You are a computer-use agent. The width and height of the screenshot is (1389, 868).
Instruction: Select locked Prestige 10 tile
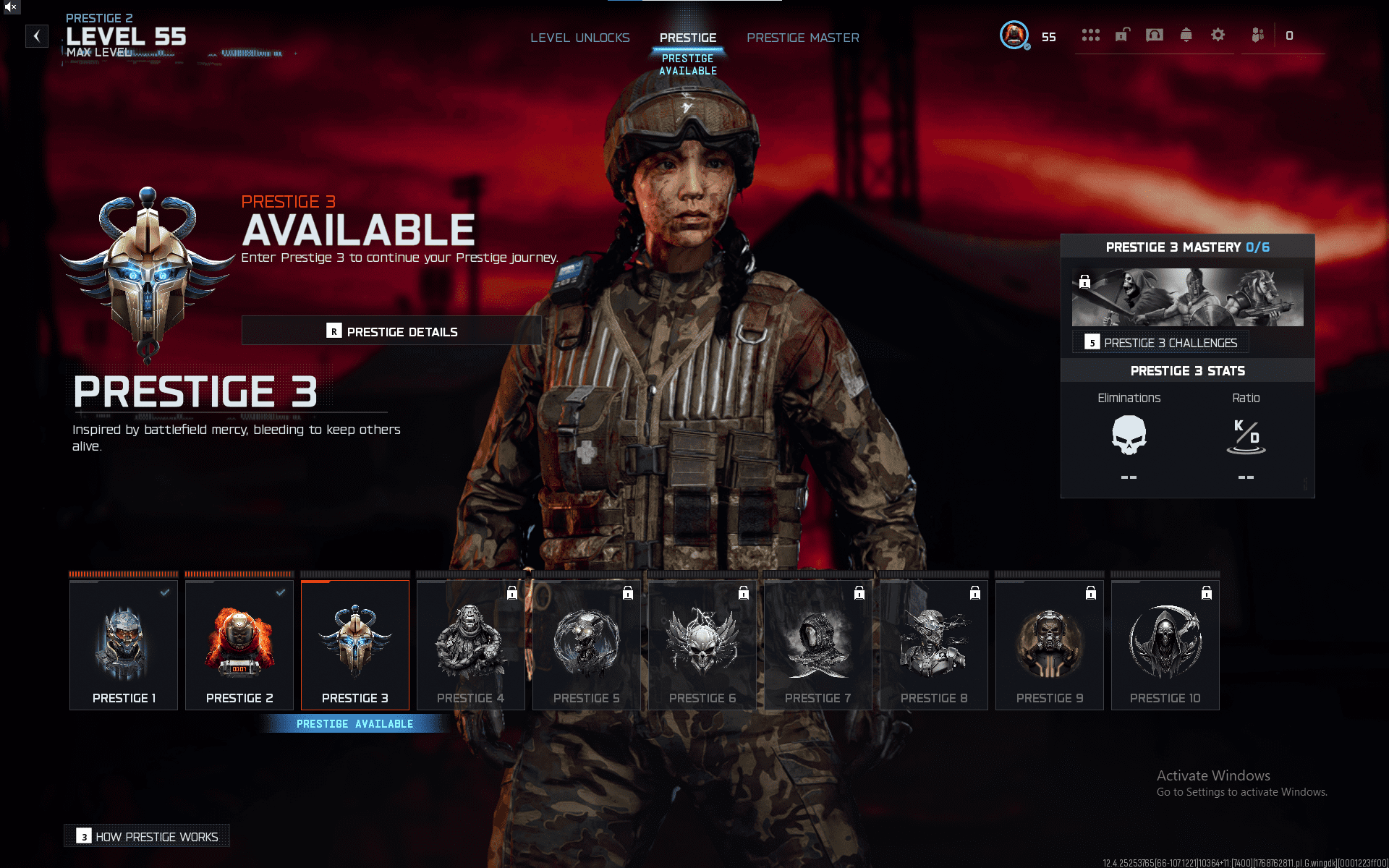[x=1165, y=645]
